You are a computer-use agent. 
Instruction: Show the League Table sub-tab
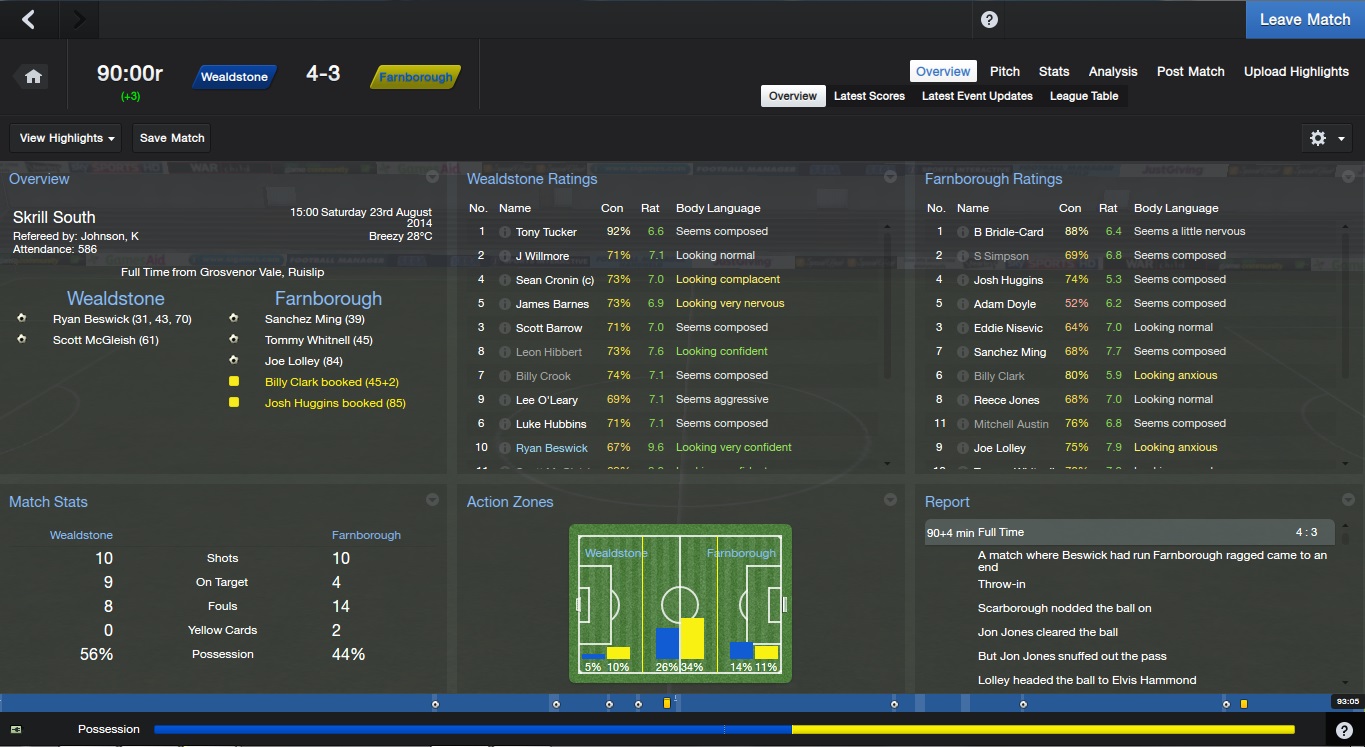1084,96
